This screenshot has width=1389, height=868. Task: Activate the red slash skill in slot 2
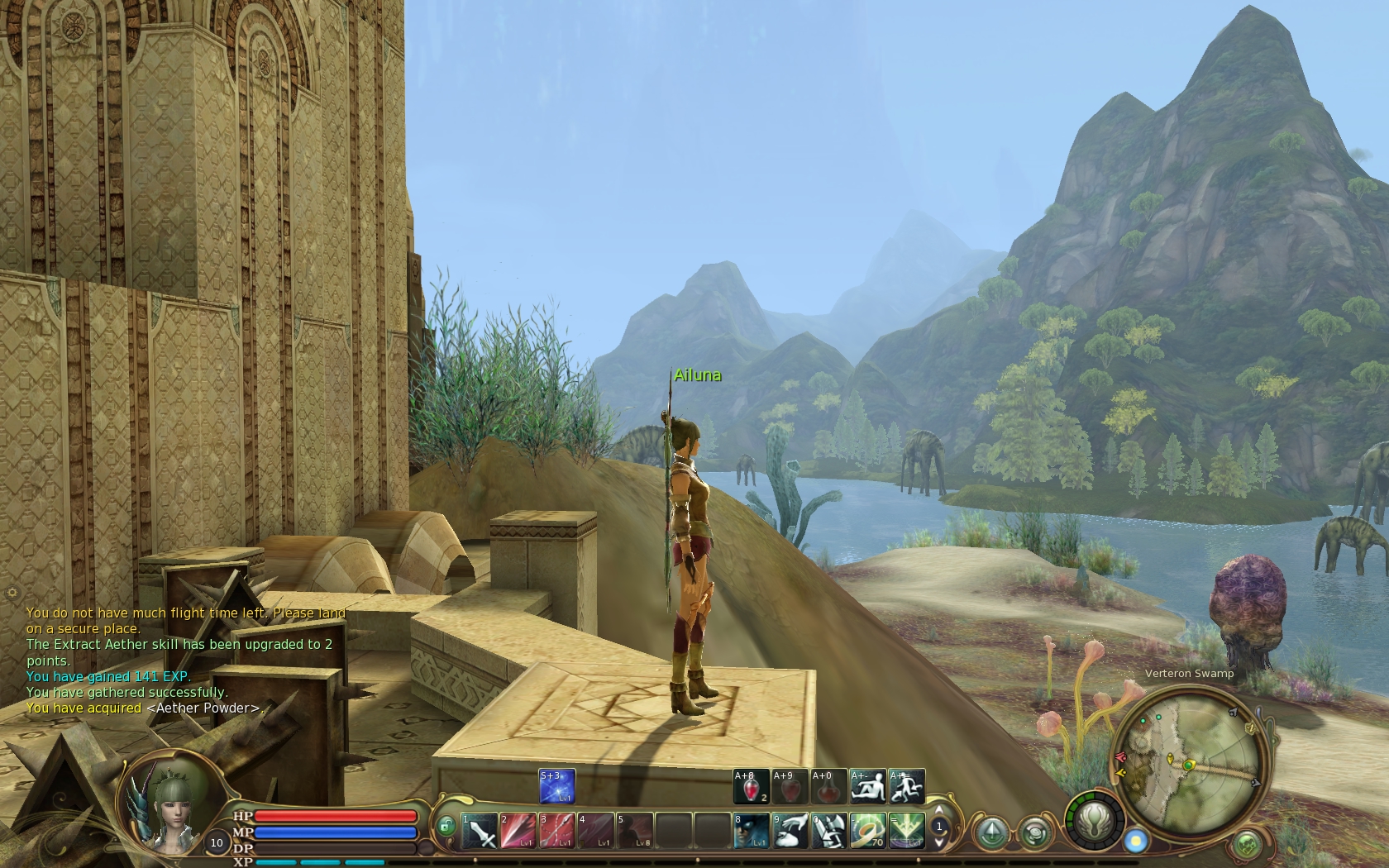click(x=518, y=831)
